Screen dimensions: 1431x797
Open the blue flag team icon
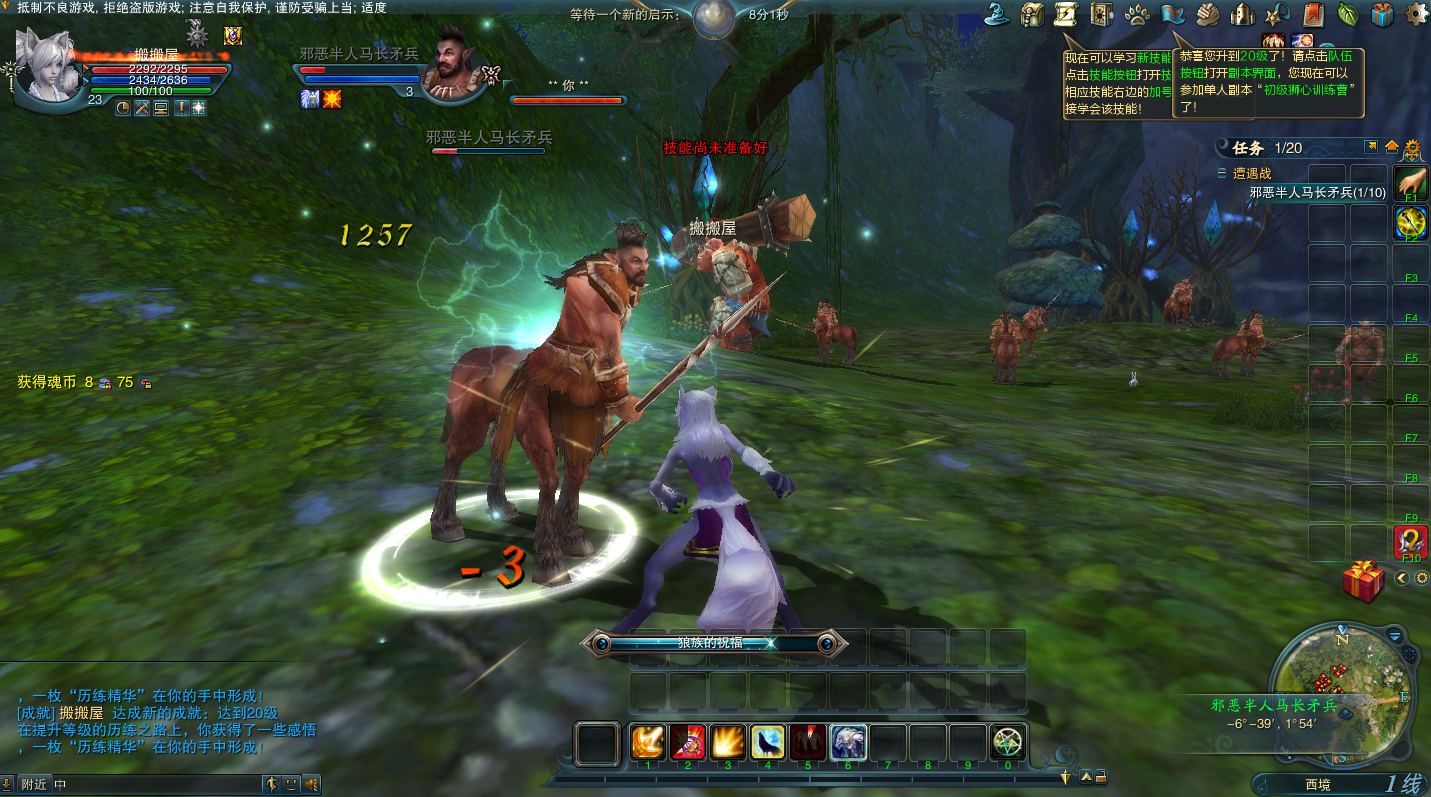(x=1173, y=14)
